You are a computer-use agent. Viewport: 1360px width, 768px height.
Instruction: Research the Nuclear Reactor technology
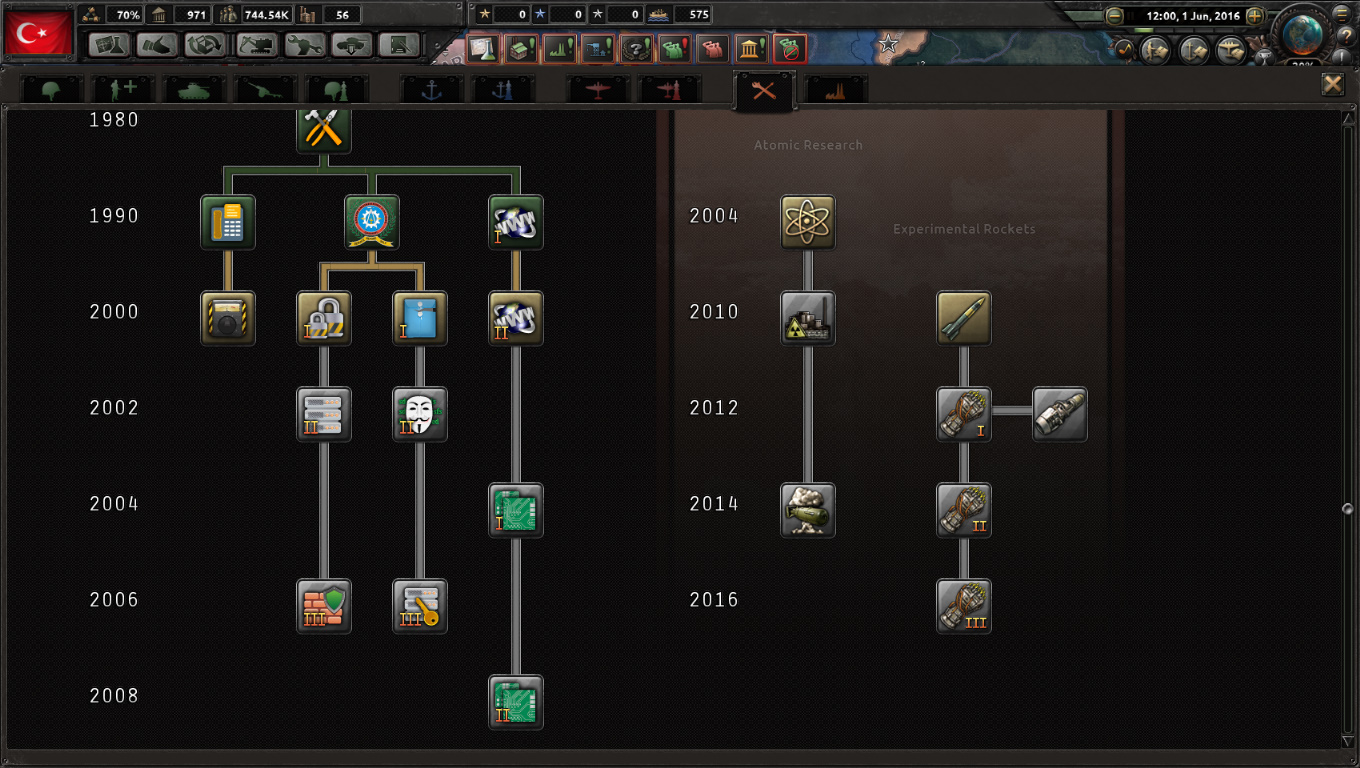coord(807,317)
